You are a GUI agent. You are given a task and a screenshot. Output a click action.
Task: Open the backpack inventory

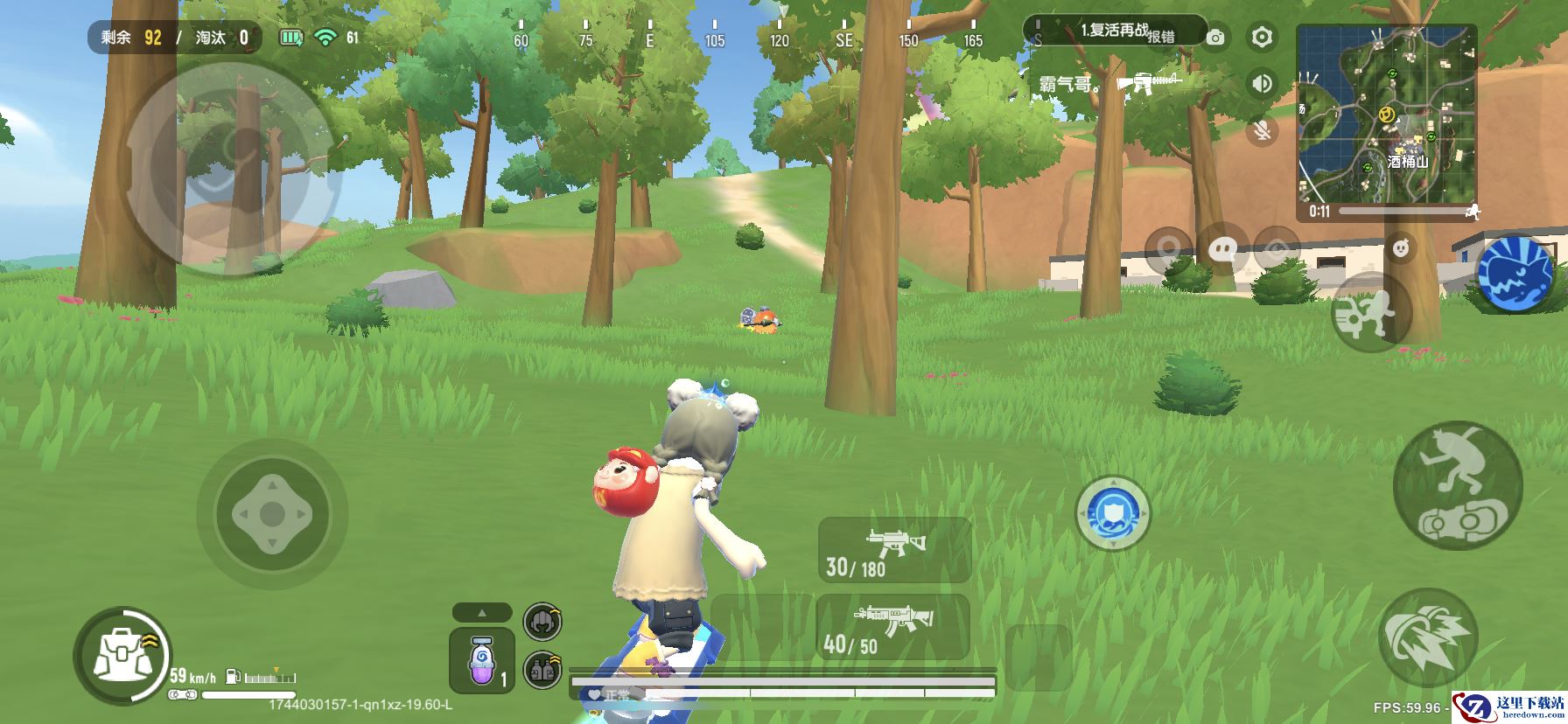pos(115,656)
